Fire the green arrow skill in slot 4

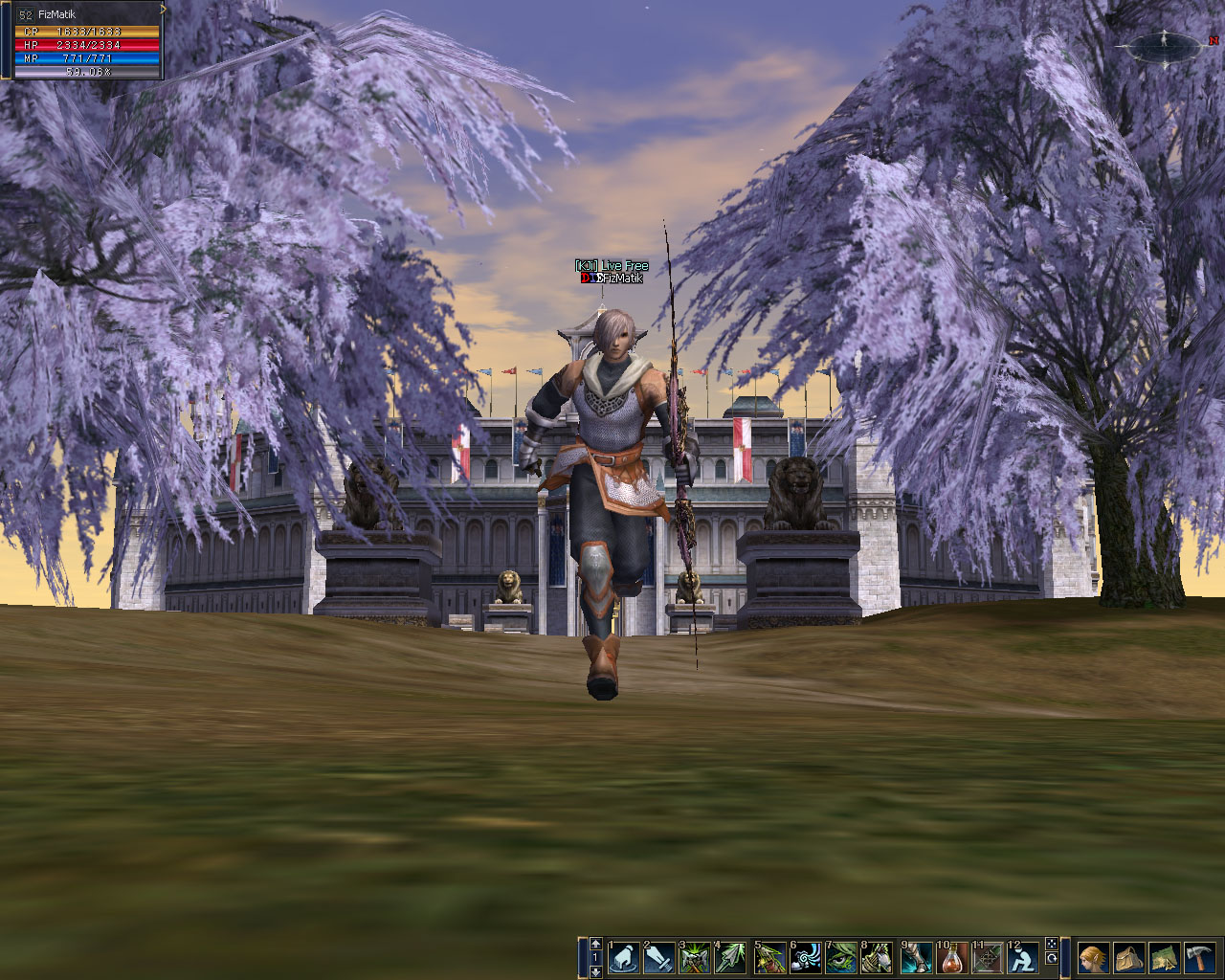(x=730, y=958)
